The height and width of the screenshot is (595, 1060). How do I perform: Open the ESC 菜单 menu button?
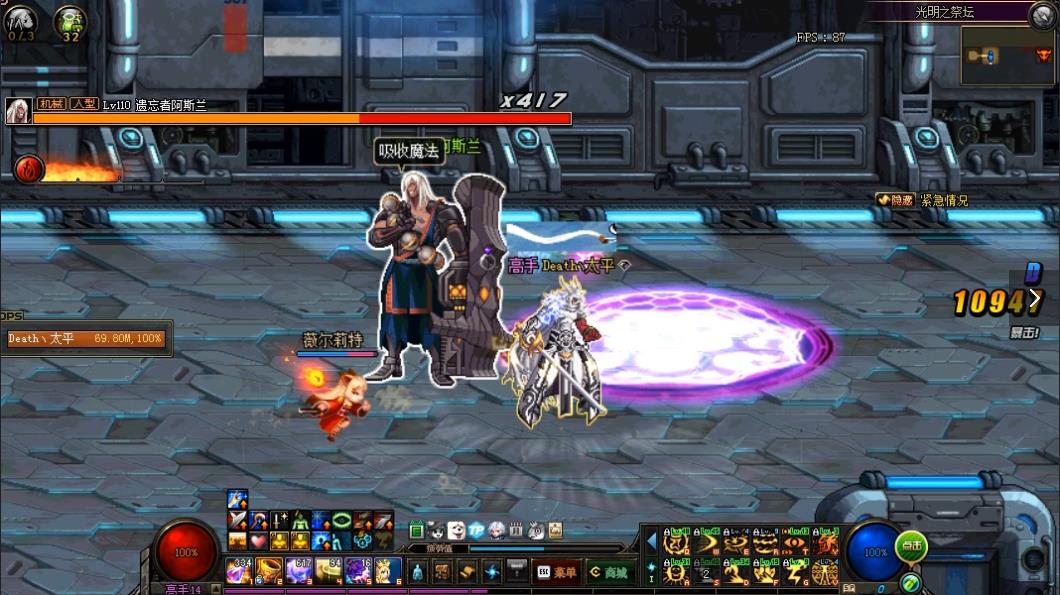557,572
